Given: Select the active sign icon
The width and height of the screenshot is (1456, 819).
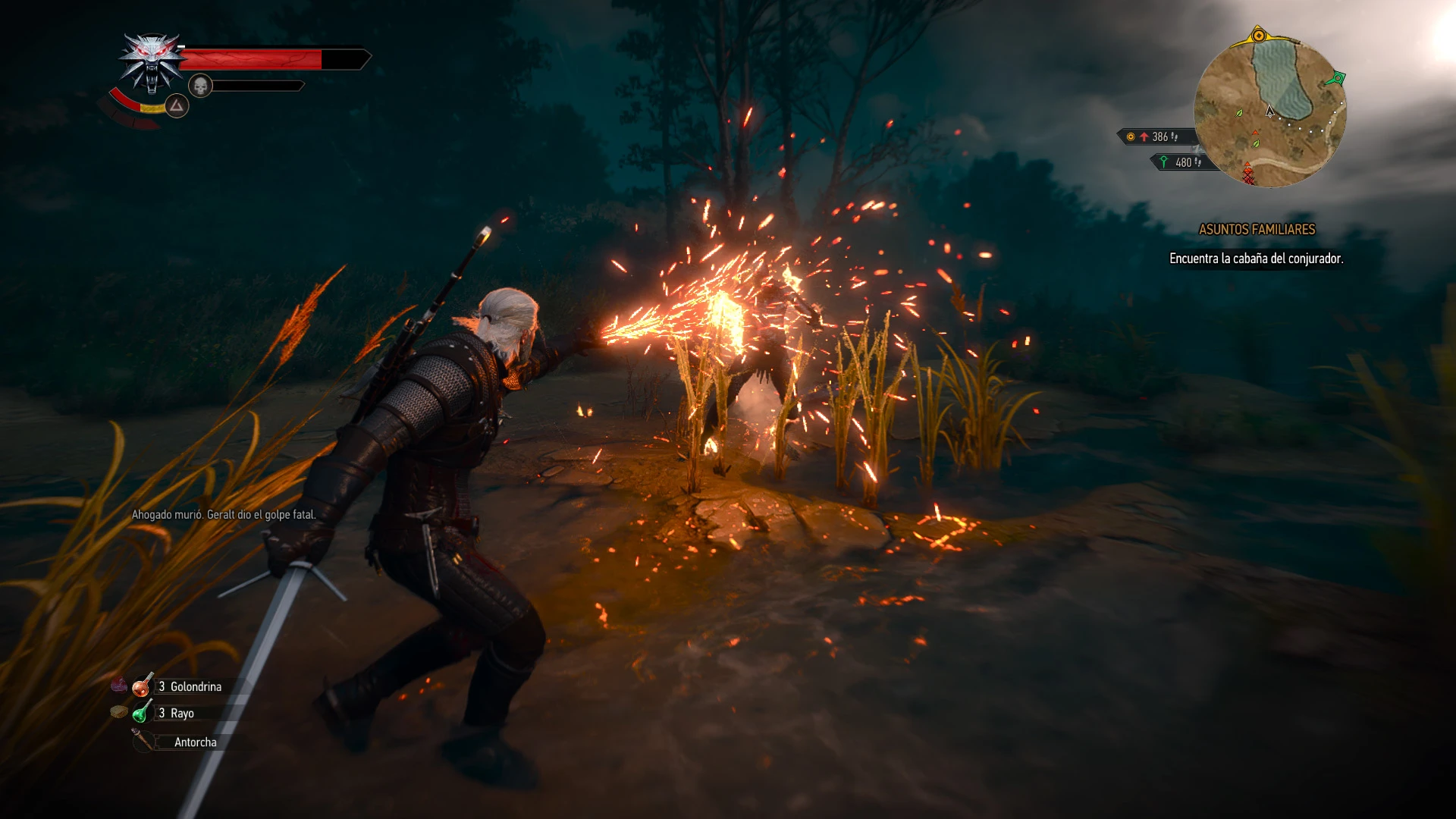Looking at the screenshot, I should coord(177,106).
